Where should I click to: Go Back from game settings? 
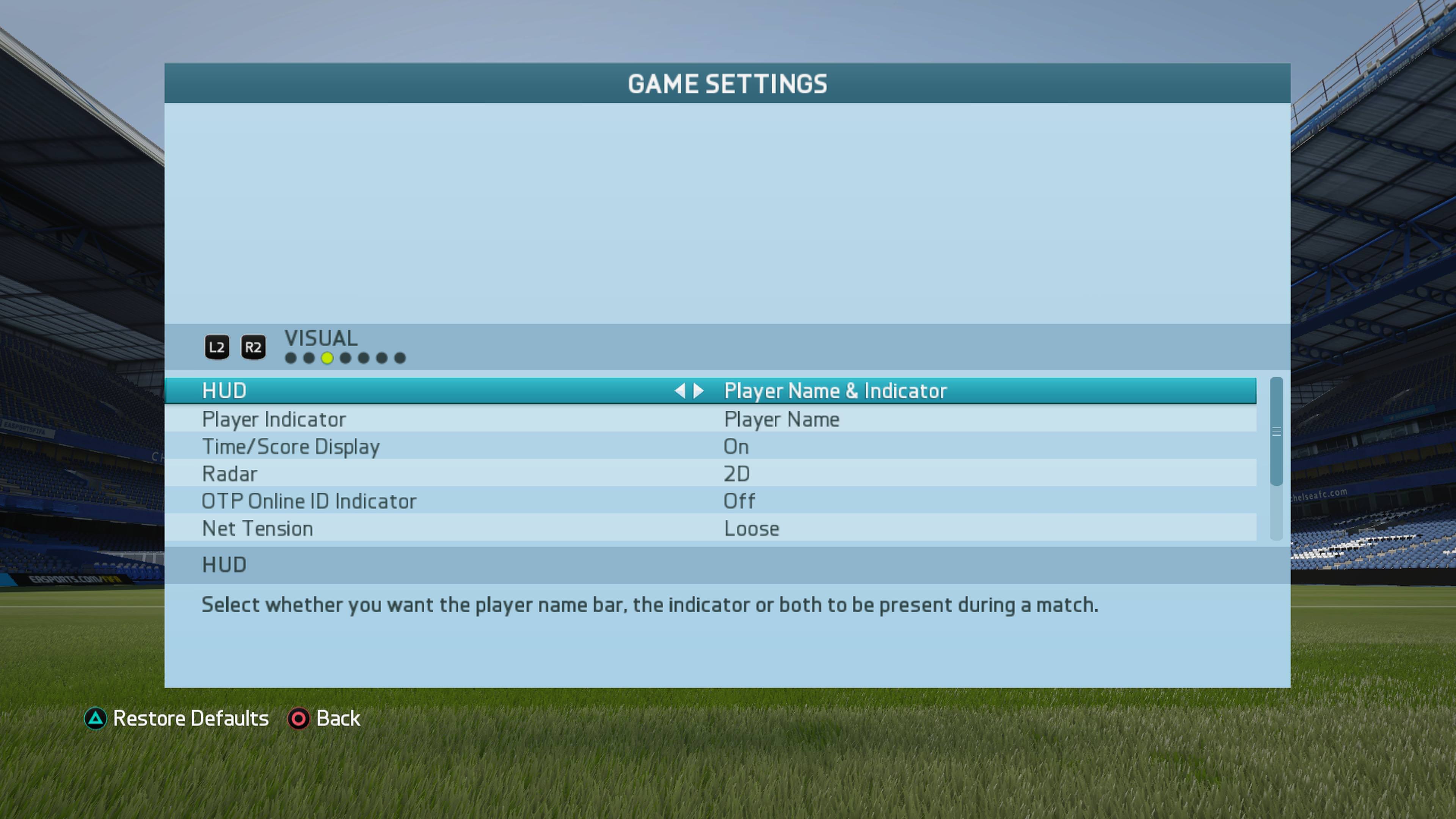(x=325, y=719)
